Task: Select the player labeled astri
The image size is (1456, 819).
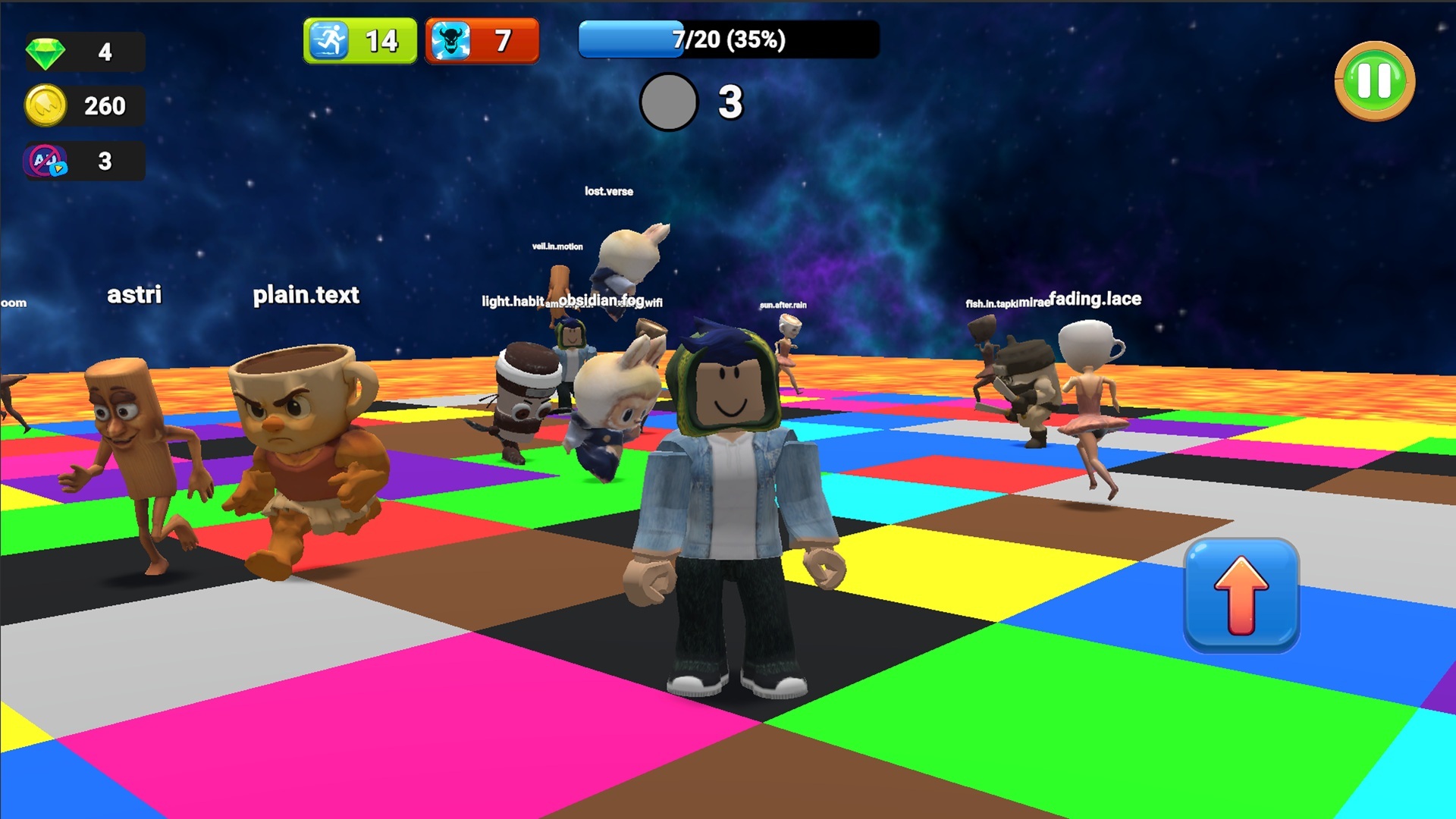Action: click(136, 296)
